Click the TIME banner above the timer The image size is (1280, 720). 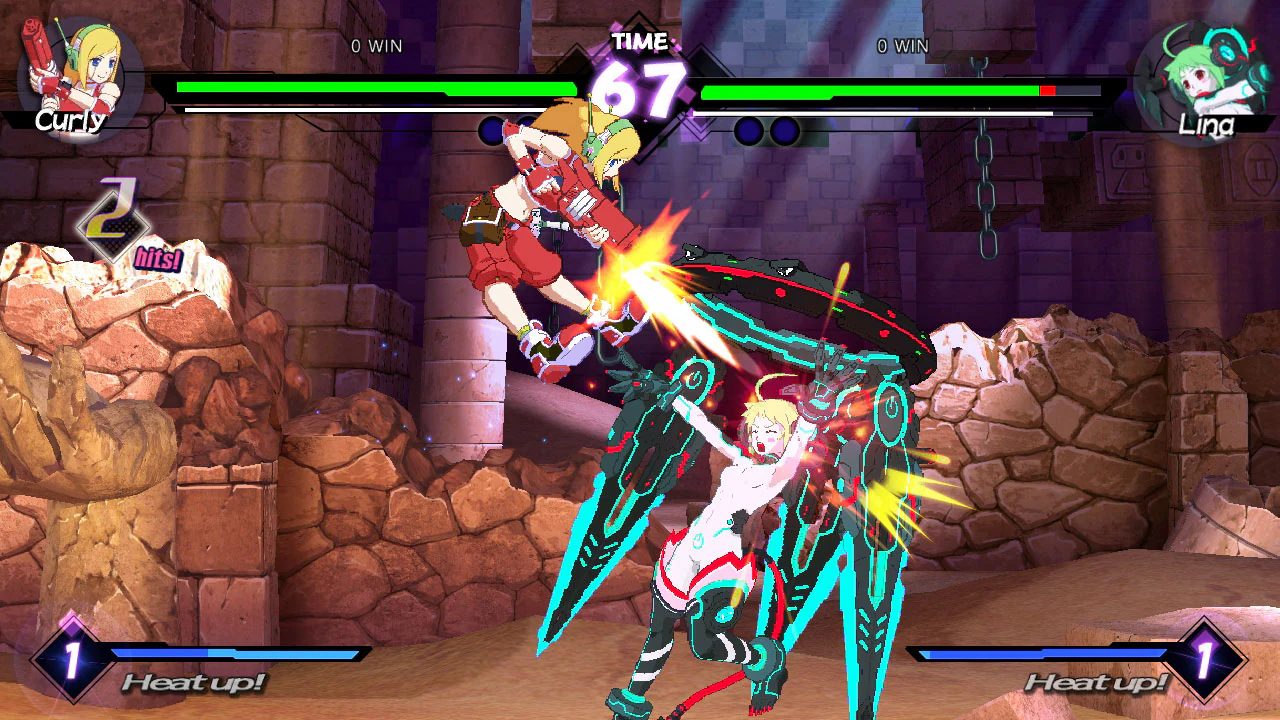(x=639, y=42)
